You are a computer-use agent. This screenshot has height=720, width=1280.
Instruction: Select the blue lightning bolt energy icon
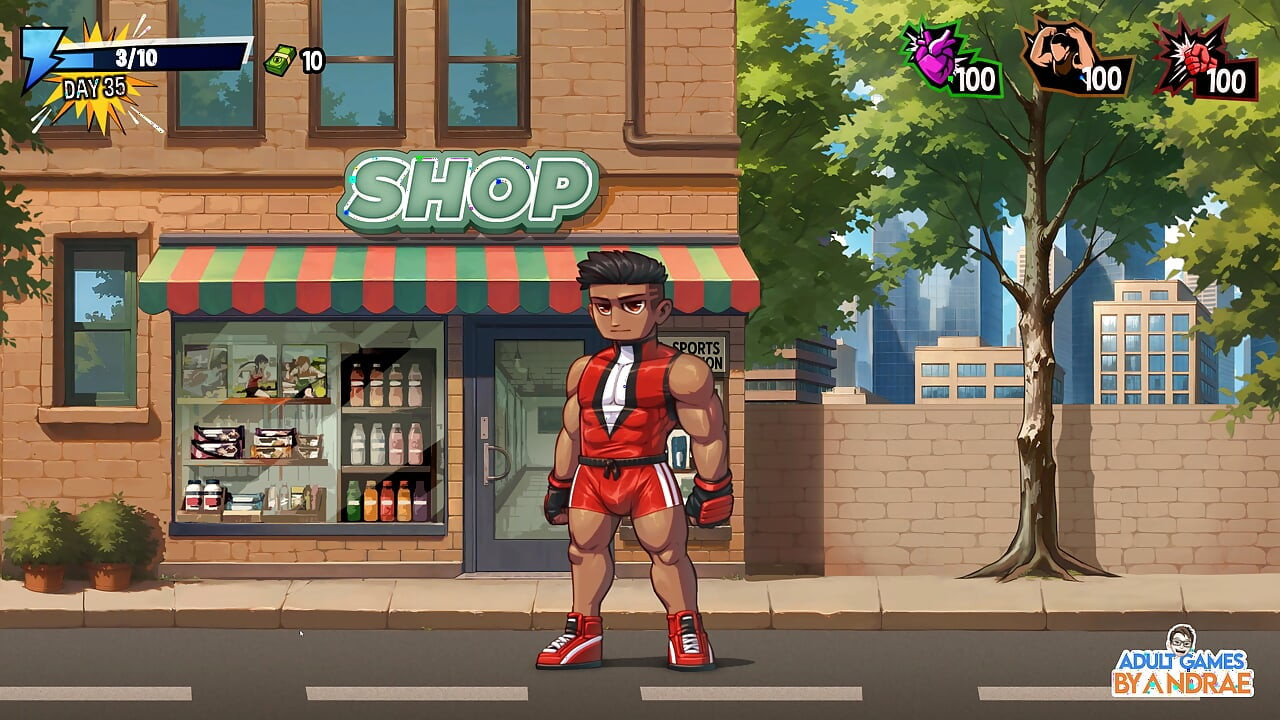click(40, 58)
